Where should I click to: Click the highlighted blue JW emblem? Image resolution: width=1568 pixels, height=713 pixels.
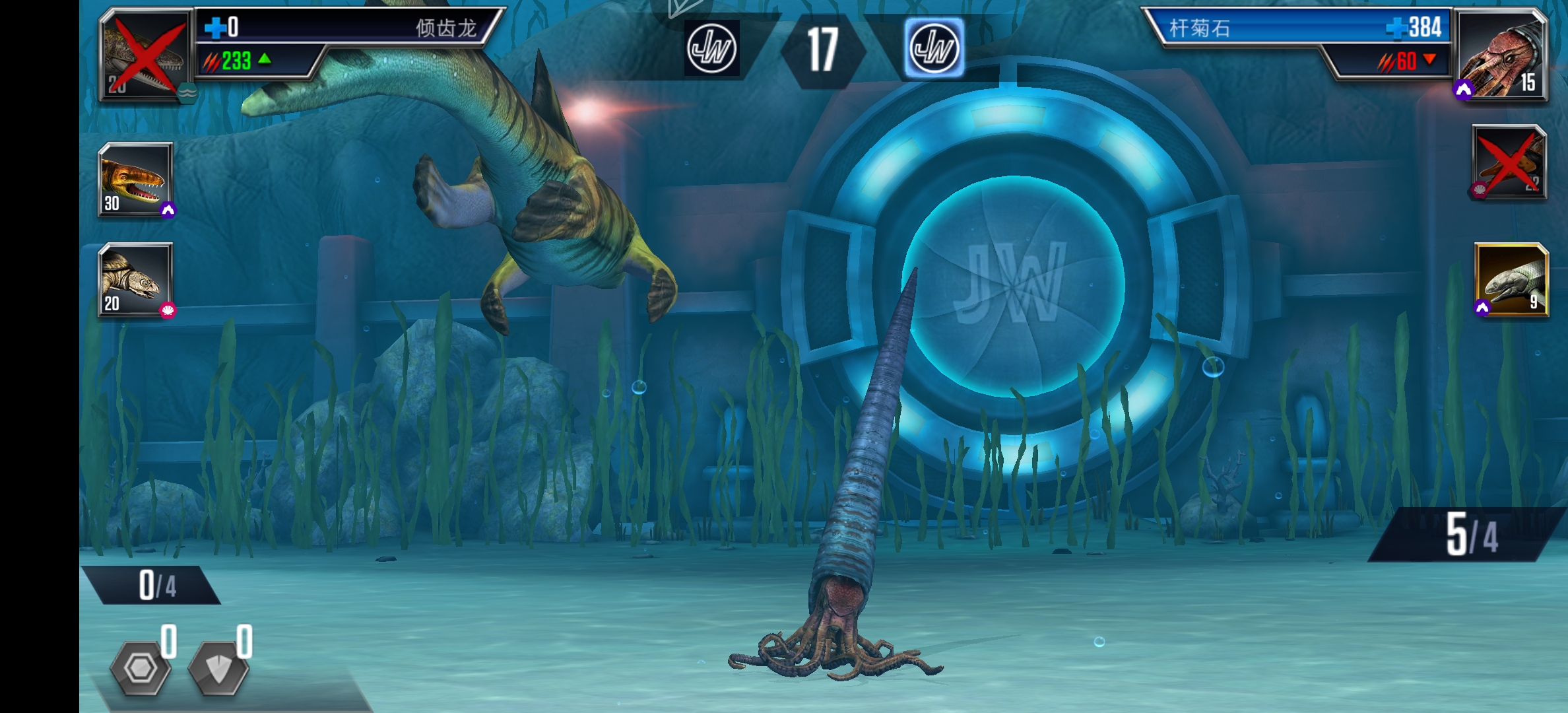[933, 48]
